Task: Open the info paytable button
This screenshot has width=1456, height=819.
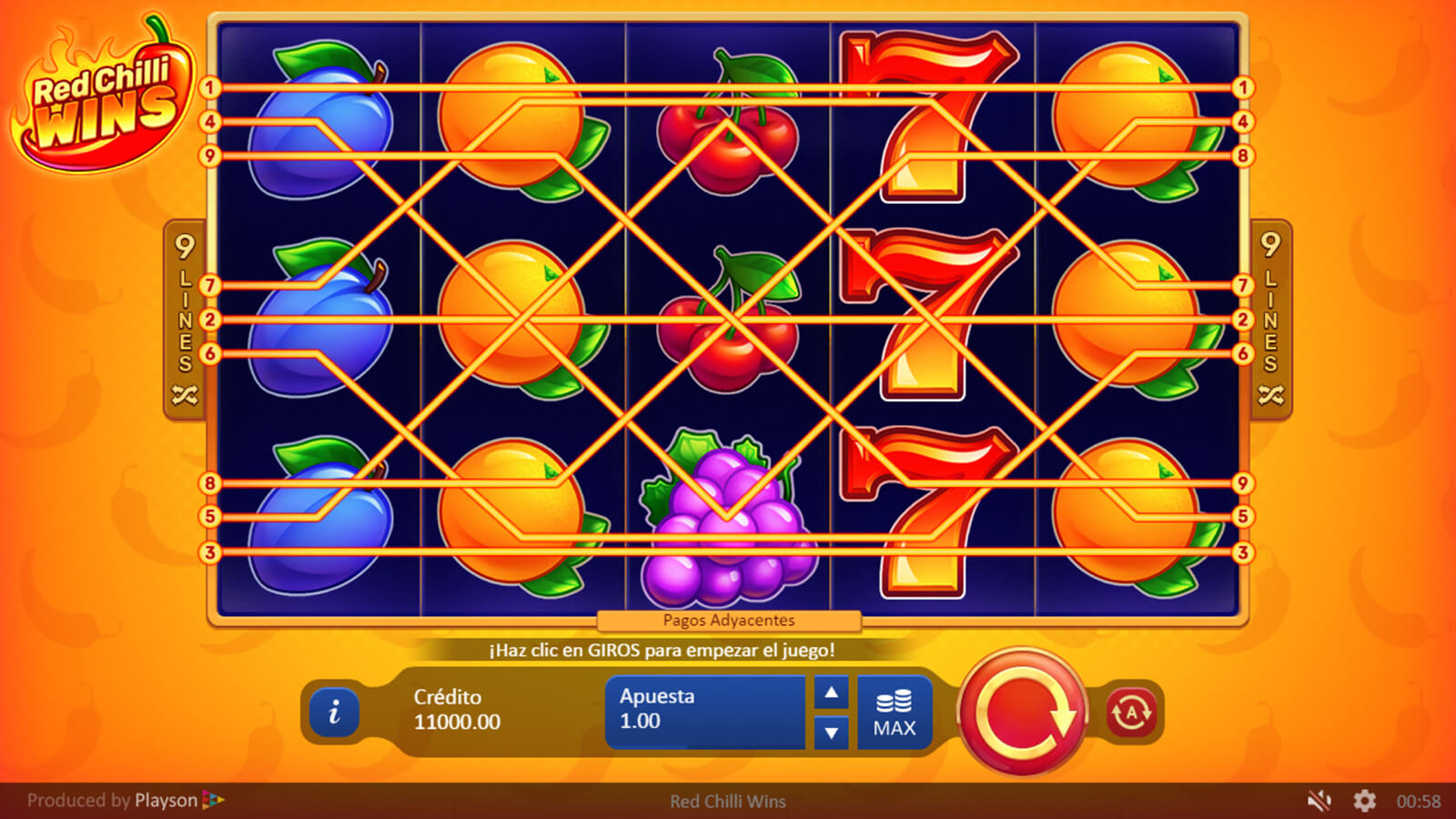Action: (x=334, y=712)
